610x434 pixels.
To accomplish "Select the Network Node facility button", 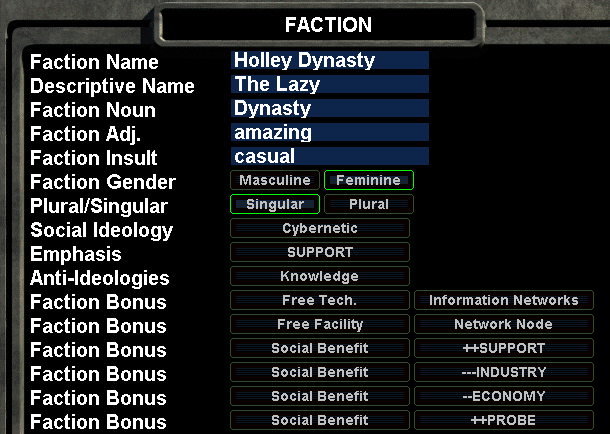I will click(504, 324).
